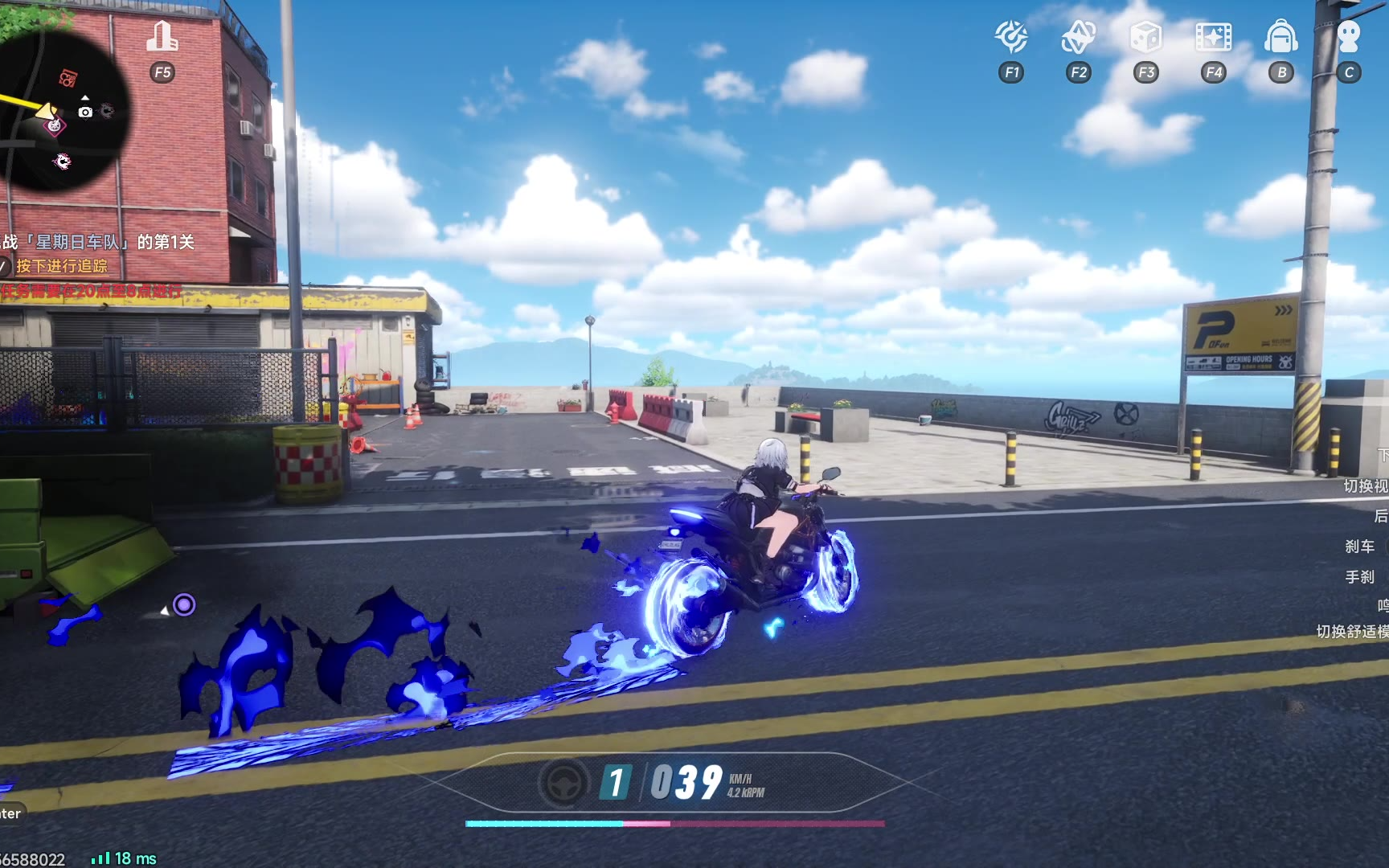This screenshot has width=1389, height=868.
Task: Open the backpack inventory
Action: [1281, 37]
